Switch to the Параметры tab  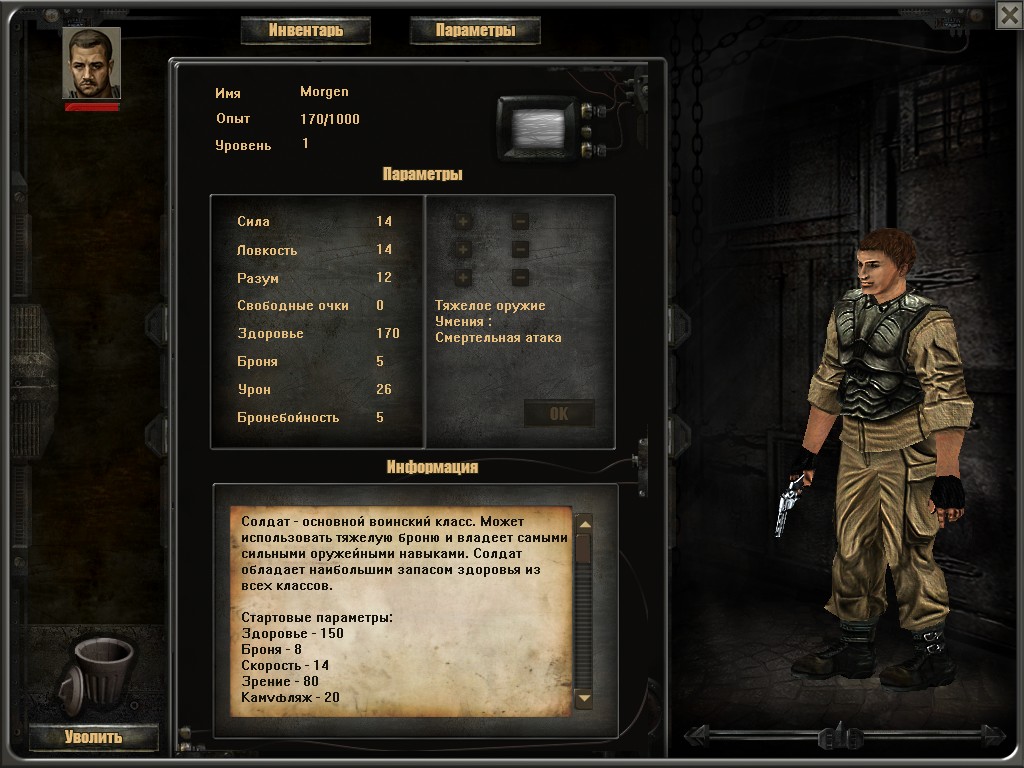(x=475, y=30)
